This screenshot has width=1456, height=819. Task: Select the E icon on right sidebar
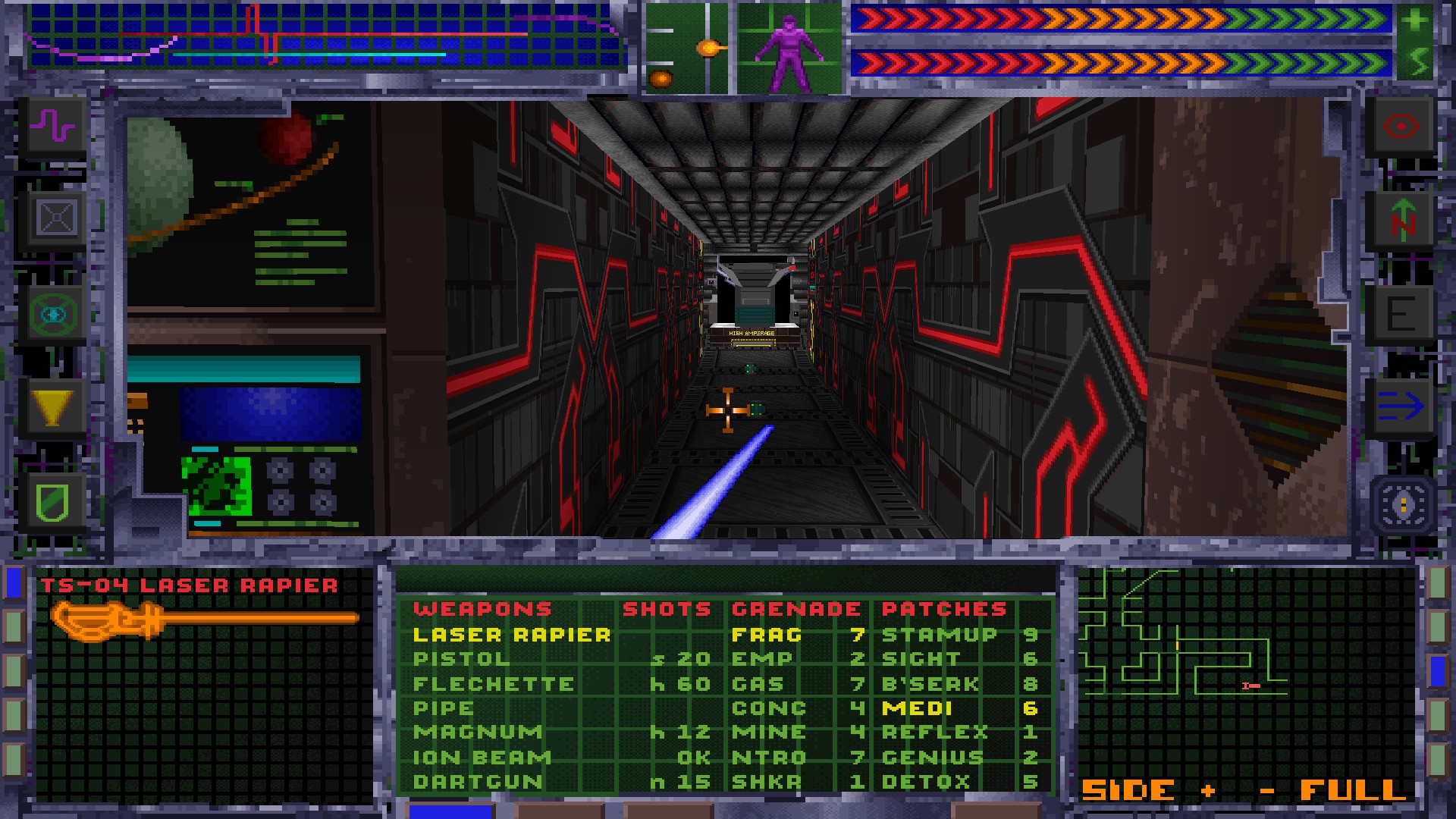pos(1402,314)
